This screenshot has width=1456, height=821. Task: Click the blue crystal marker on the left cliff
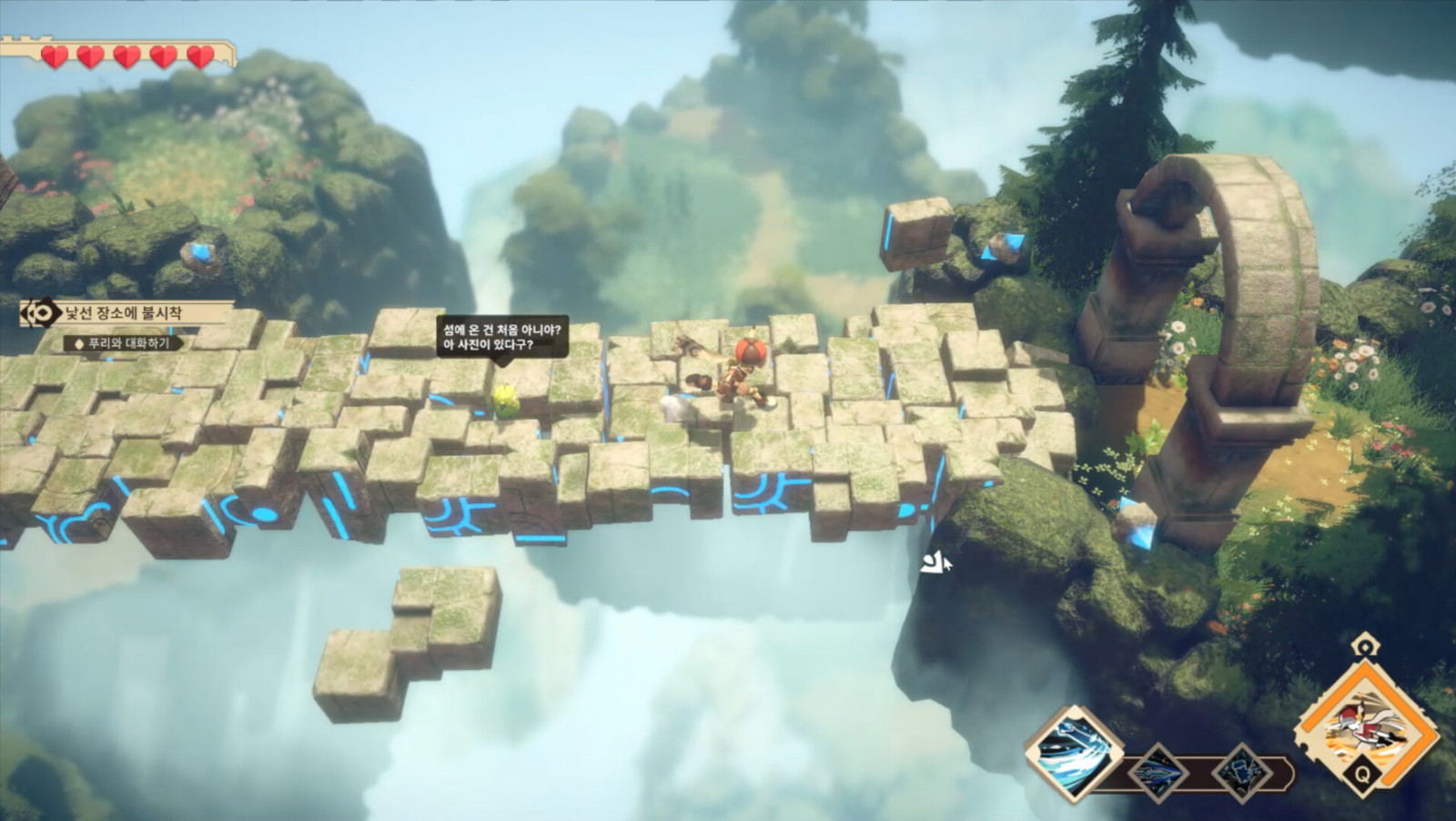pyautogui.click(x=202, y=253)
